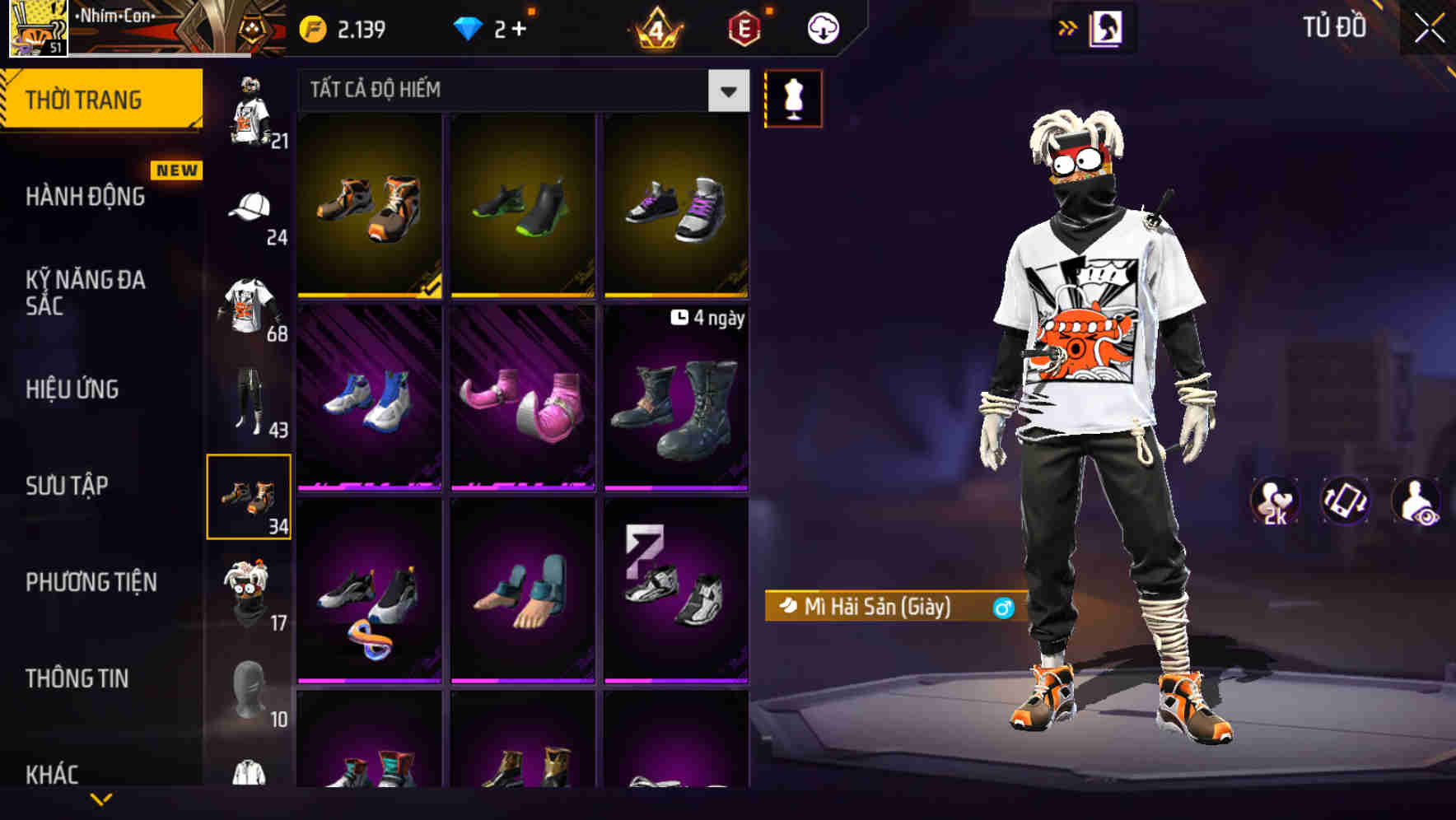
Task: Open the character portrait icon near TỦ ĐỒ
Action: (x=1107, y=26)
